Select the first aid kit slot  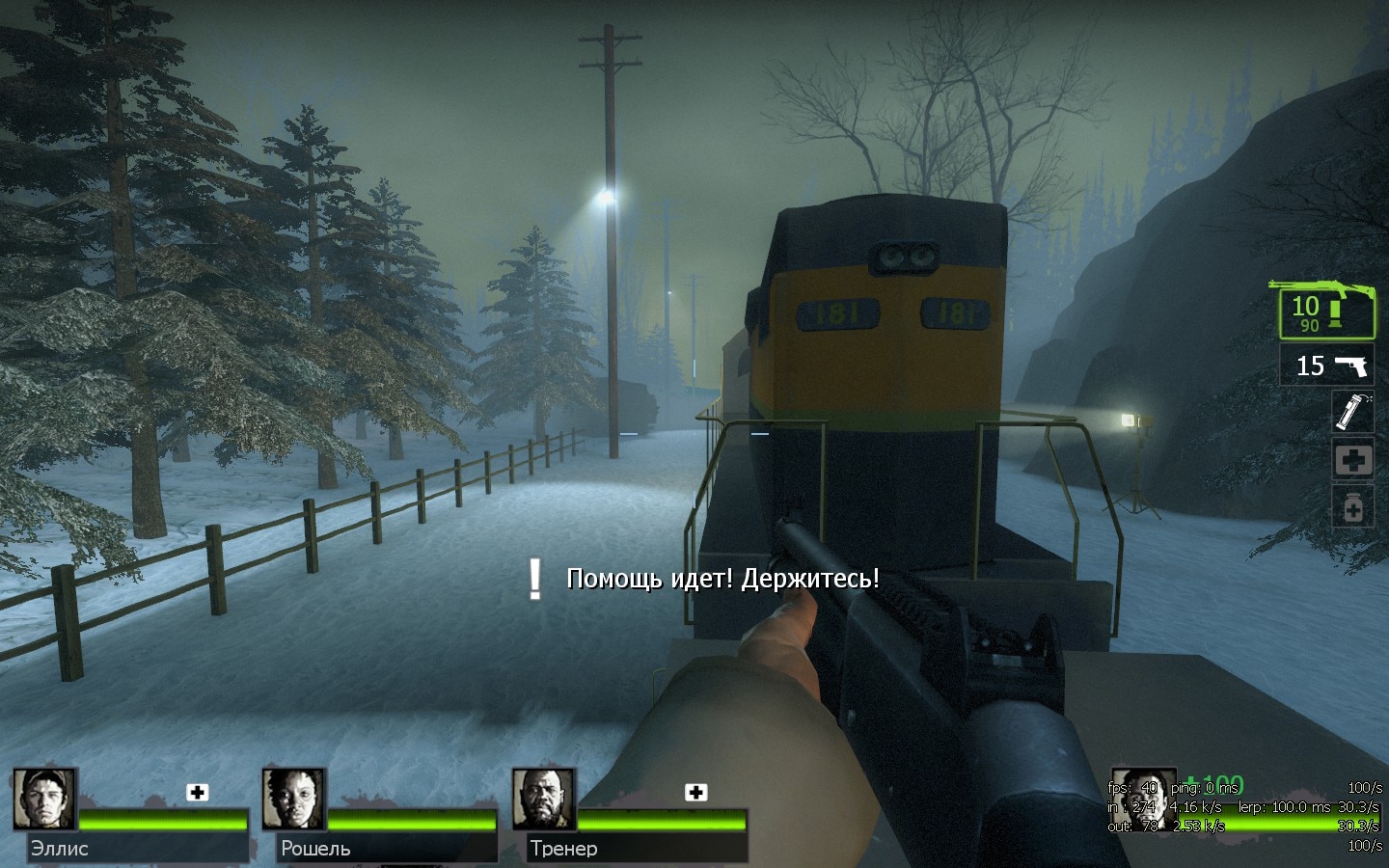coord(1353,460)
